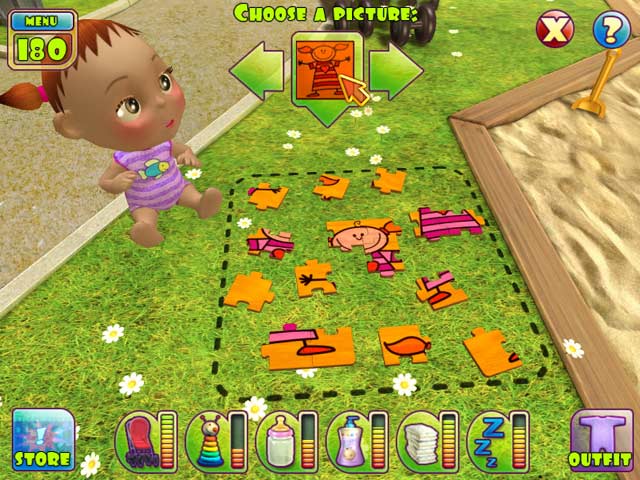Select the ZZZ sleep icon

click(x=490, y=441)
